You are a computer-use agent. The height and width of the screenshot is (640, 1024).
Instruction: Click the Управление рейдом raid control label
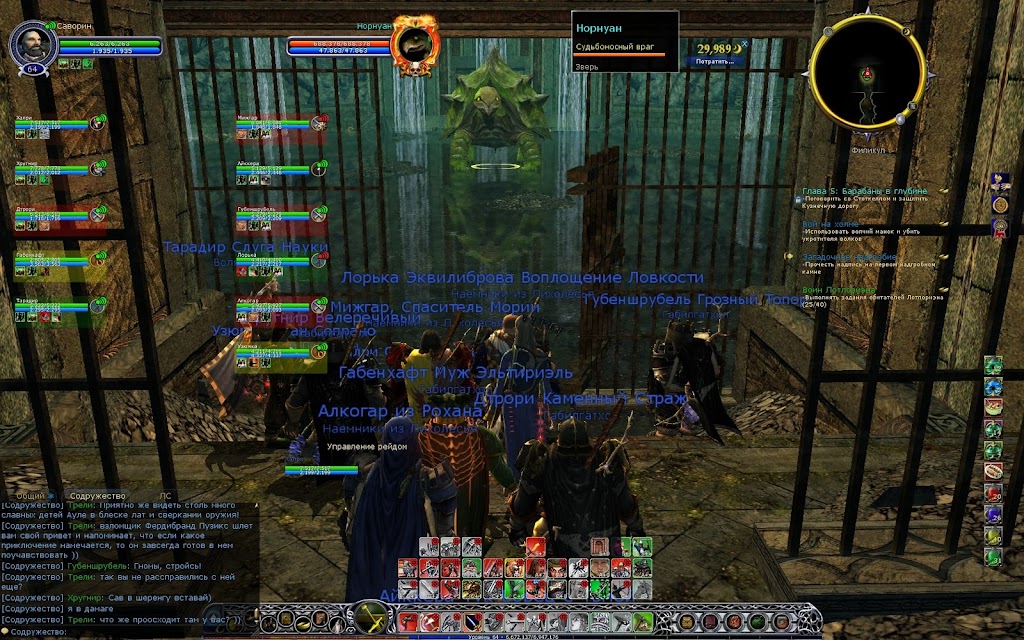[365, 446]
